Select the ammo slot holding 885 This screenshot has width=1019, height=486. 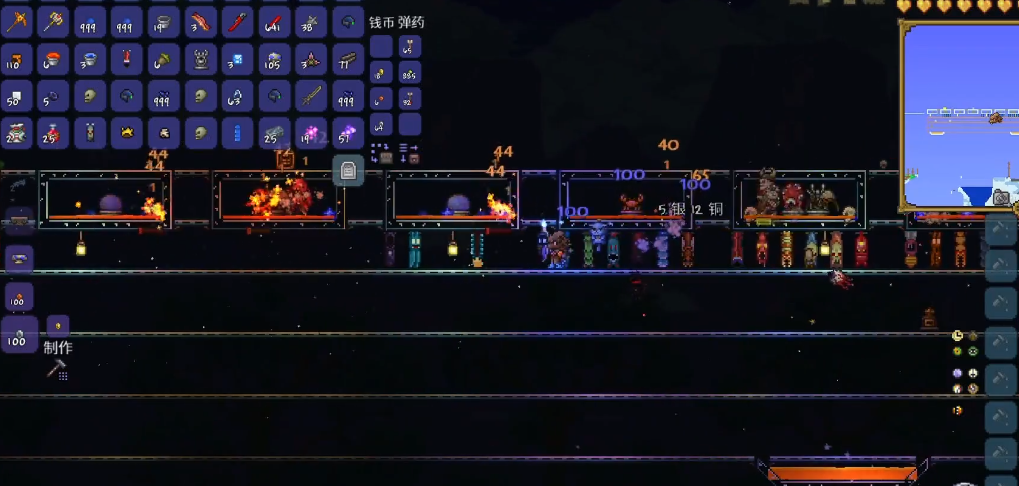(x=409, y=72)
